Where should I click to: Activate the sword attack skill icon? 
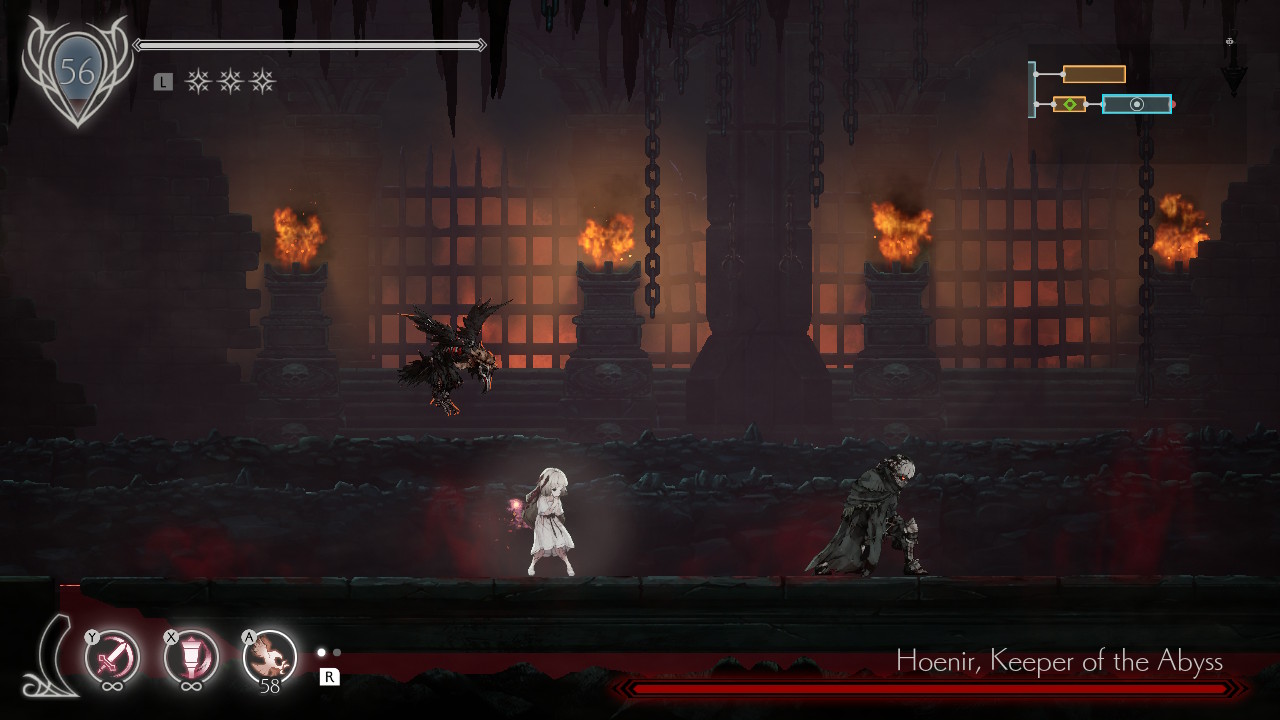(x=112, y=658)
